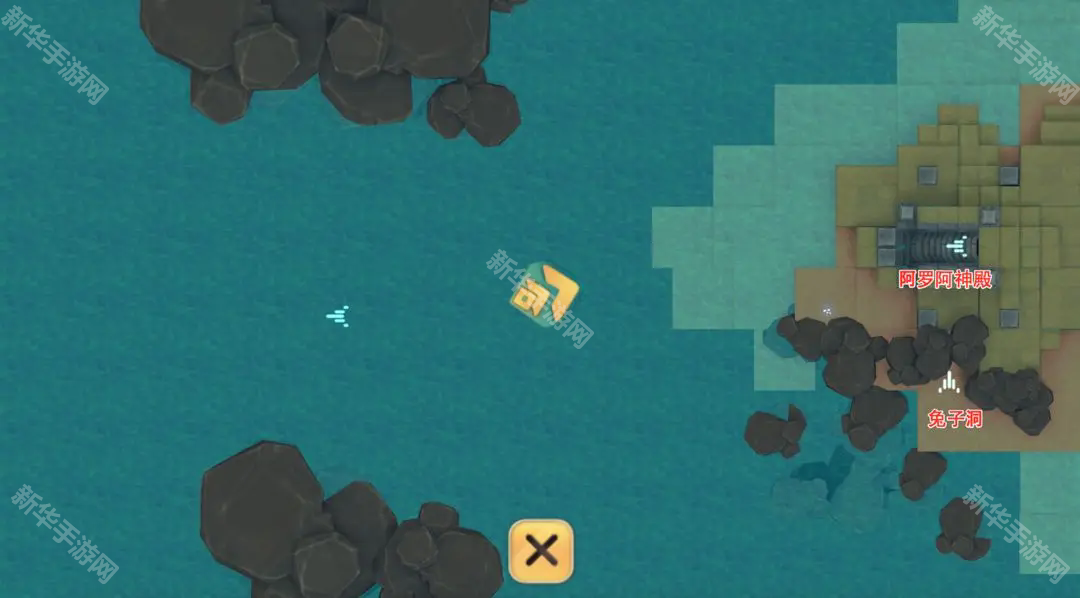Screen dimensions: 1080x598
Task: Close the map with the X button
Action: tap(541, 550)
